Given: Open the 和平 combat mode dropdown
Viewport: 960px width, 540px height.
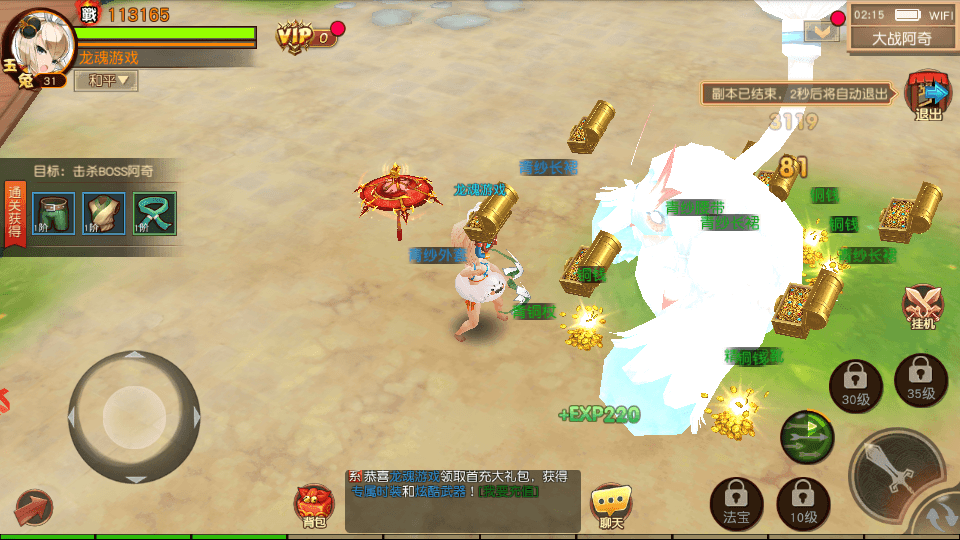Looking at the screenshot, I should 106,80.
